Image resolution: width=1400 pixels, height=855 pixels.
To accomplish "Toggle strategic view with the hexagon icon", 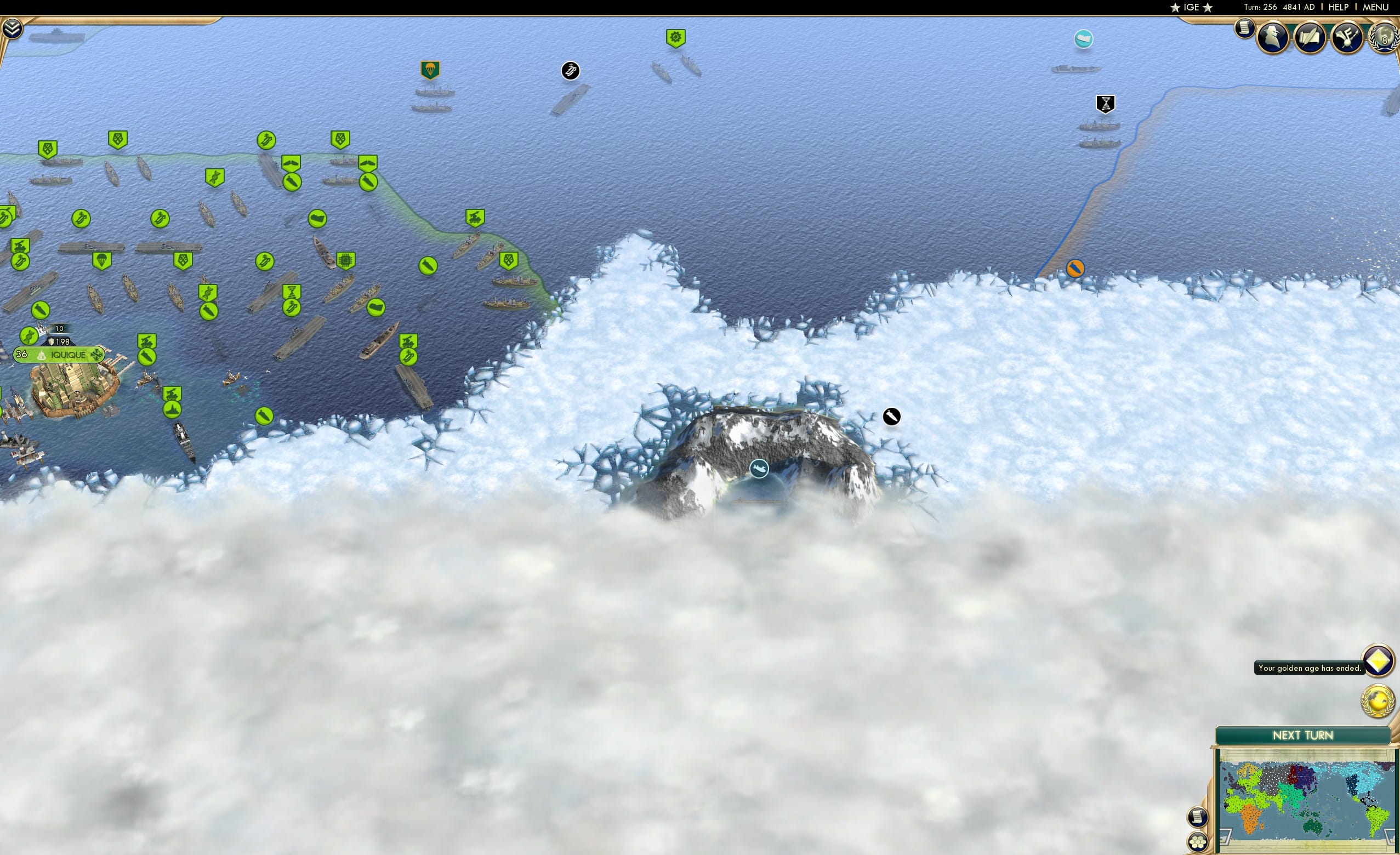I will 1199,841.
